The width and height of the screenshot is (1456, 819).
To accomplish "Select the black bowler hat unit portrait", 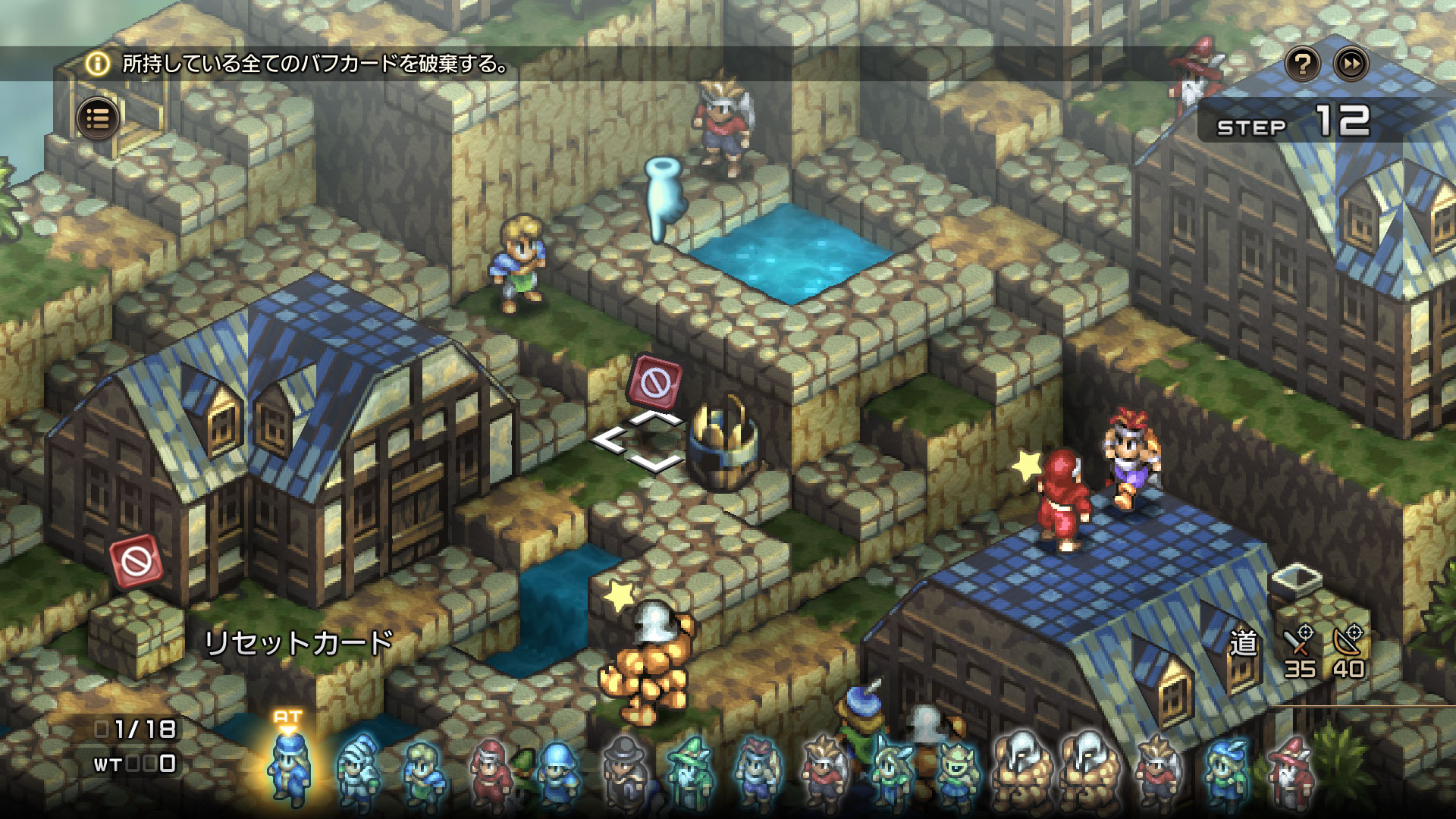I will pyautogui.click(x=623, y=770).
